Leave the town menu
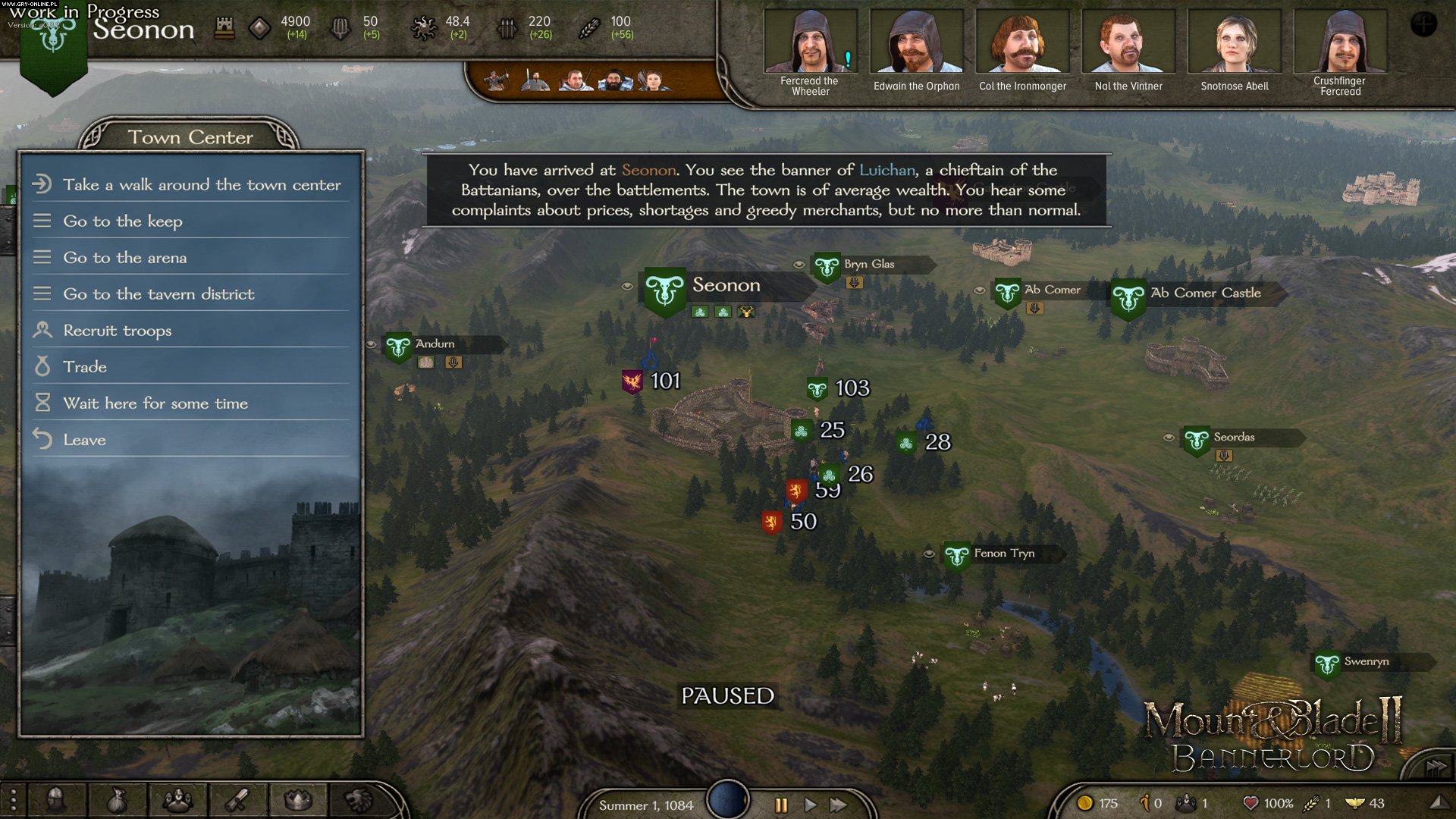The height and width of the screenshot is (819, 1456). pos(84,439)
